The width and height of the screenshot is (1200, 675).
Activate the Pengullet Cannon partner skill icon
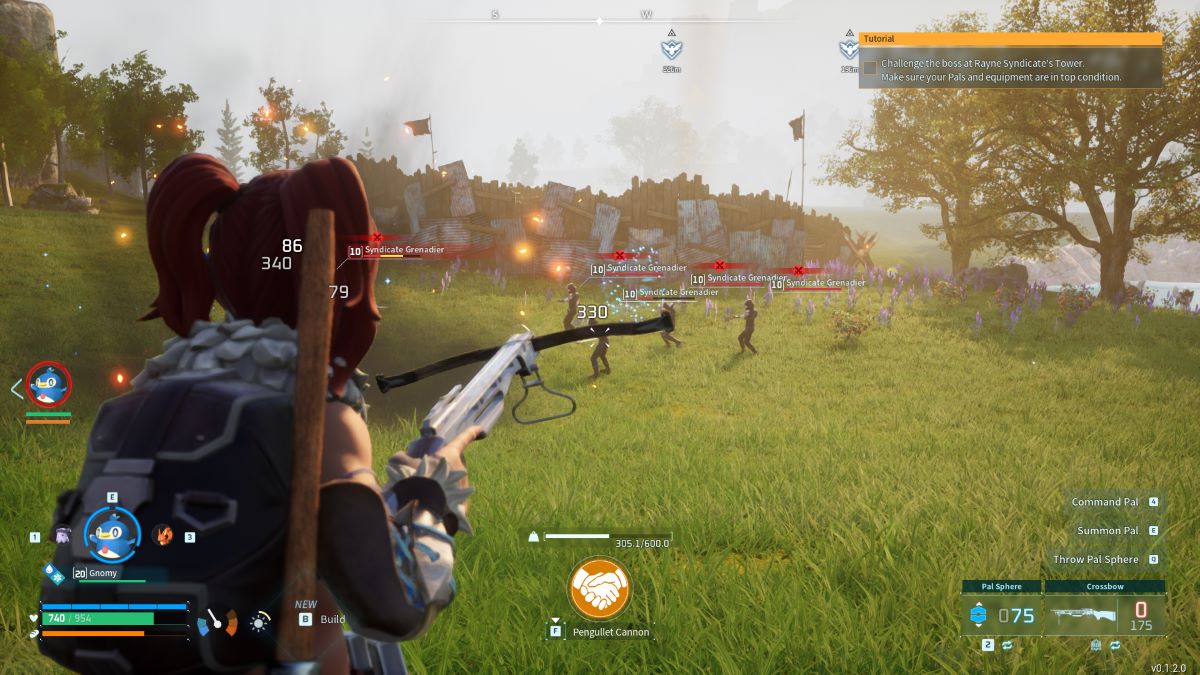coord(598,588)
